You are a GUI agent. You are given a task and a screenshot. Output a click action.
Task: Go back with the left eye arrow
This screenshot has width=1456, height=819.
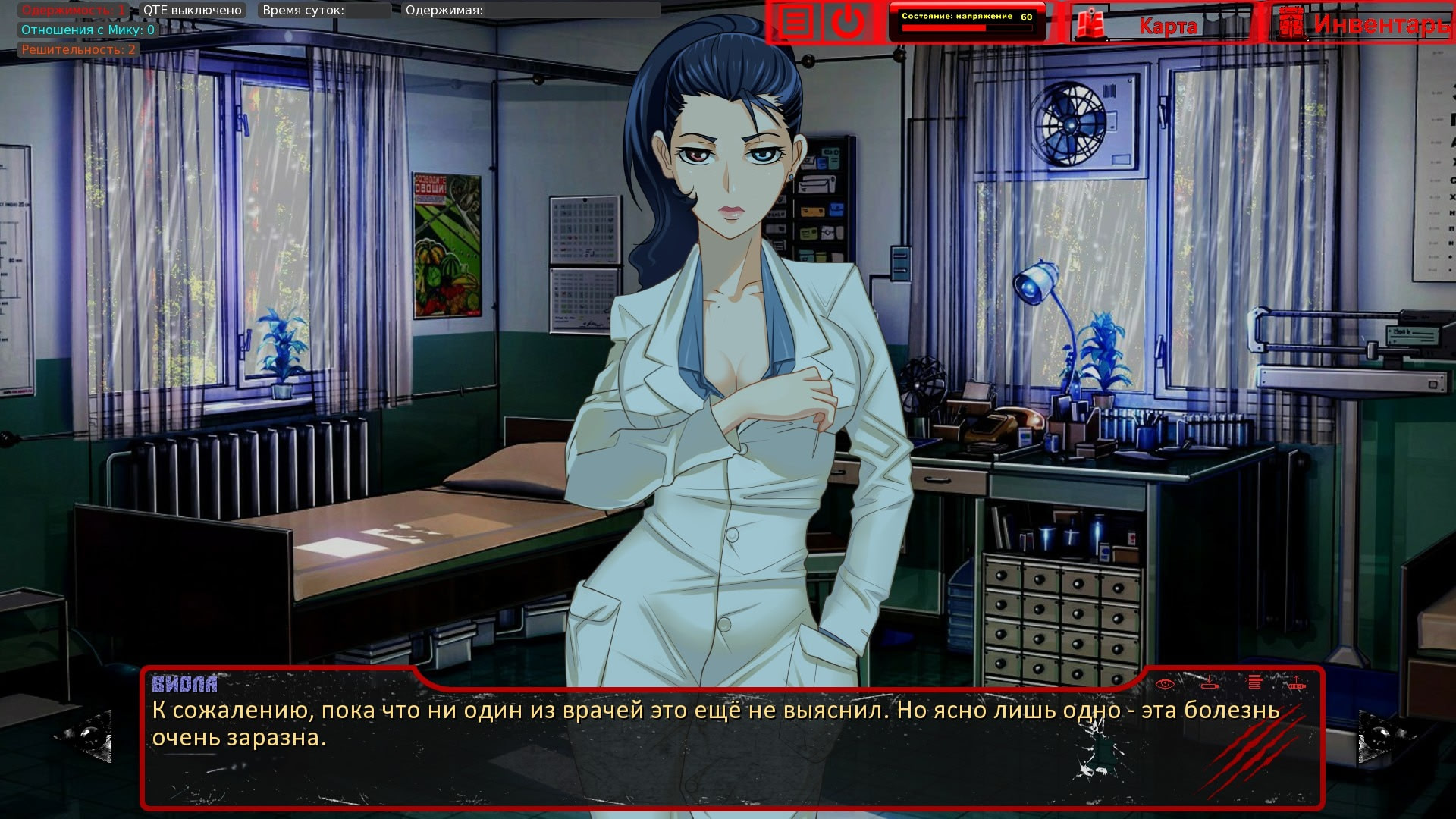(91, 736)
